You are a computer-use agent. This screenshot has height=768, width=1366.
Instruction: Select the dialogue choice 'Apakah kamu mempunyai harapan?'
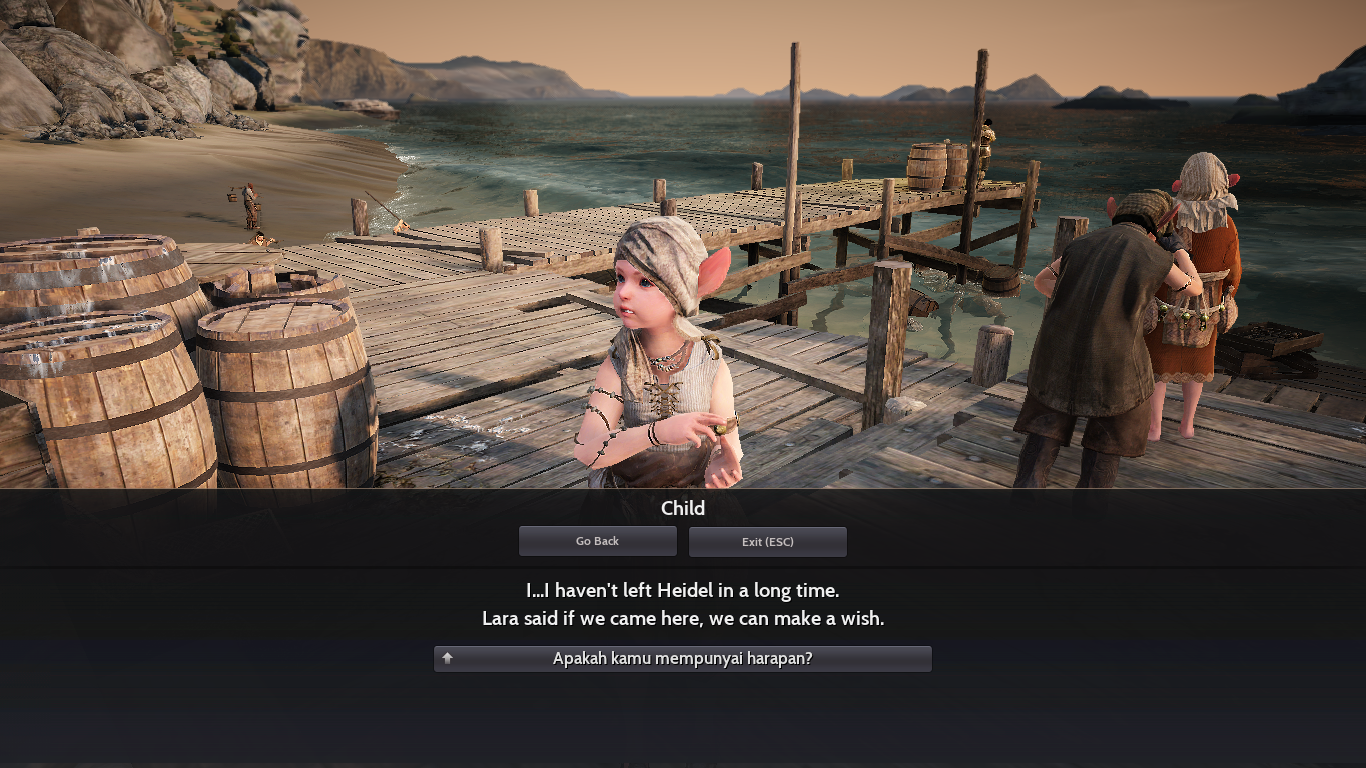[x=683, y=659]
